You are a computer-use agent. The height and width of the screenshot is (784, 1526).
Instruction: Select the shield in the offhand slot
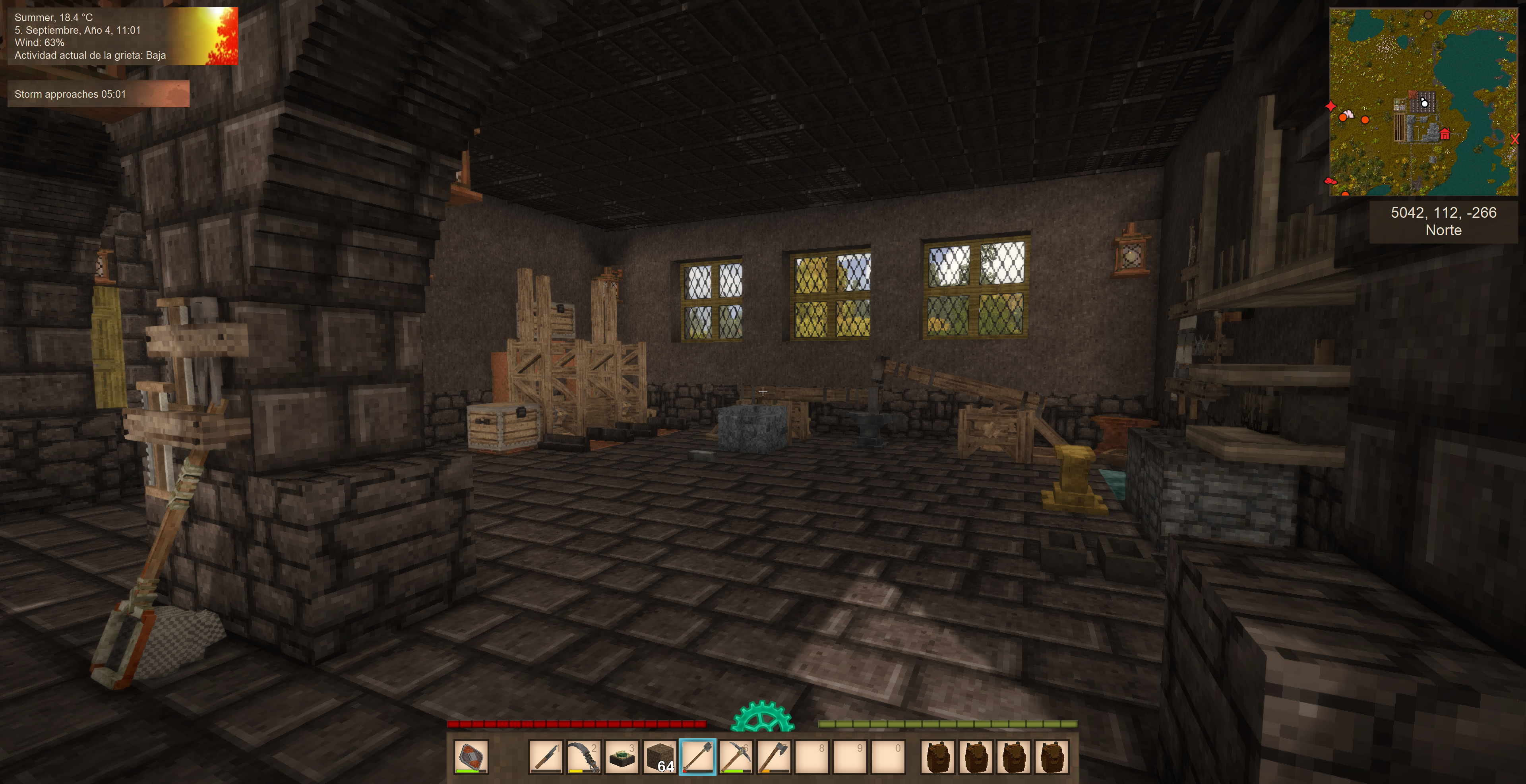click(471, 756)
